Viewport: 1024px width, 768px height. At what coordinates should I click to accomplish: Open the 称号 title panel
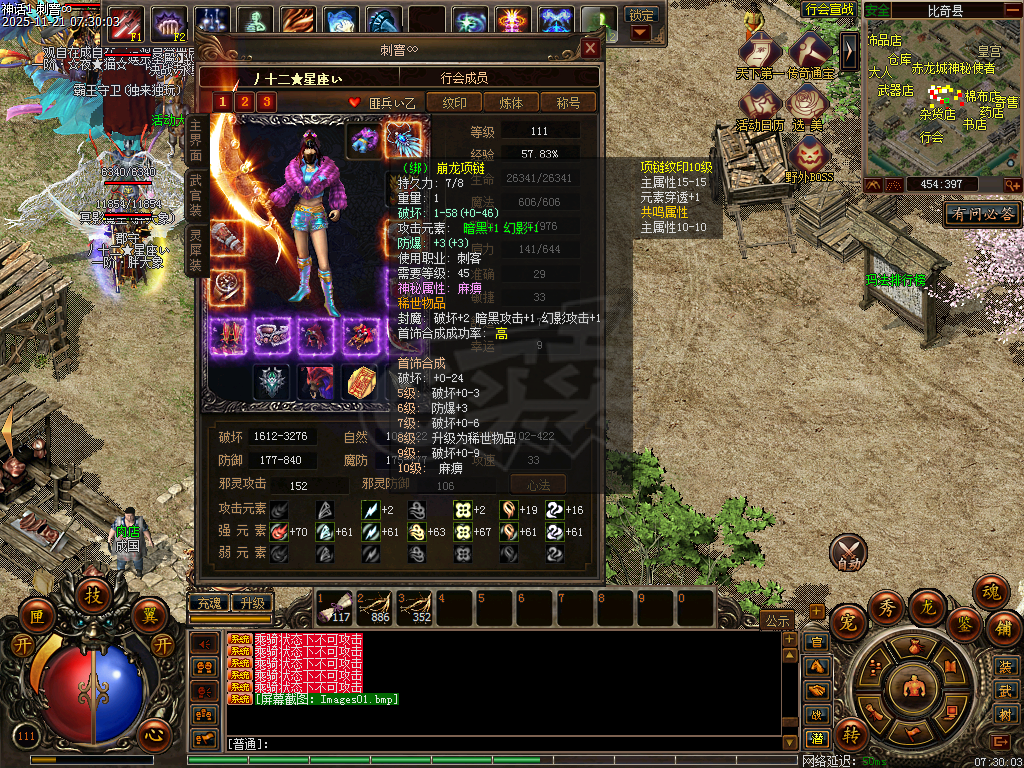[x=568, y=102]
